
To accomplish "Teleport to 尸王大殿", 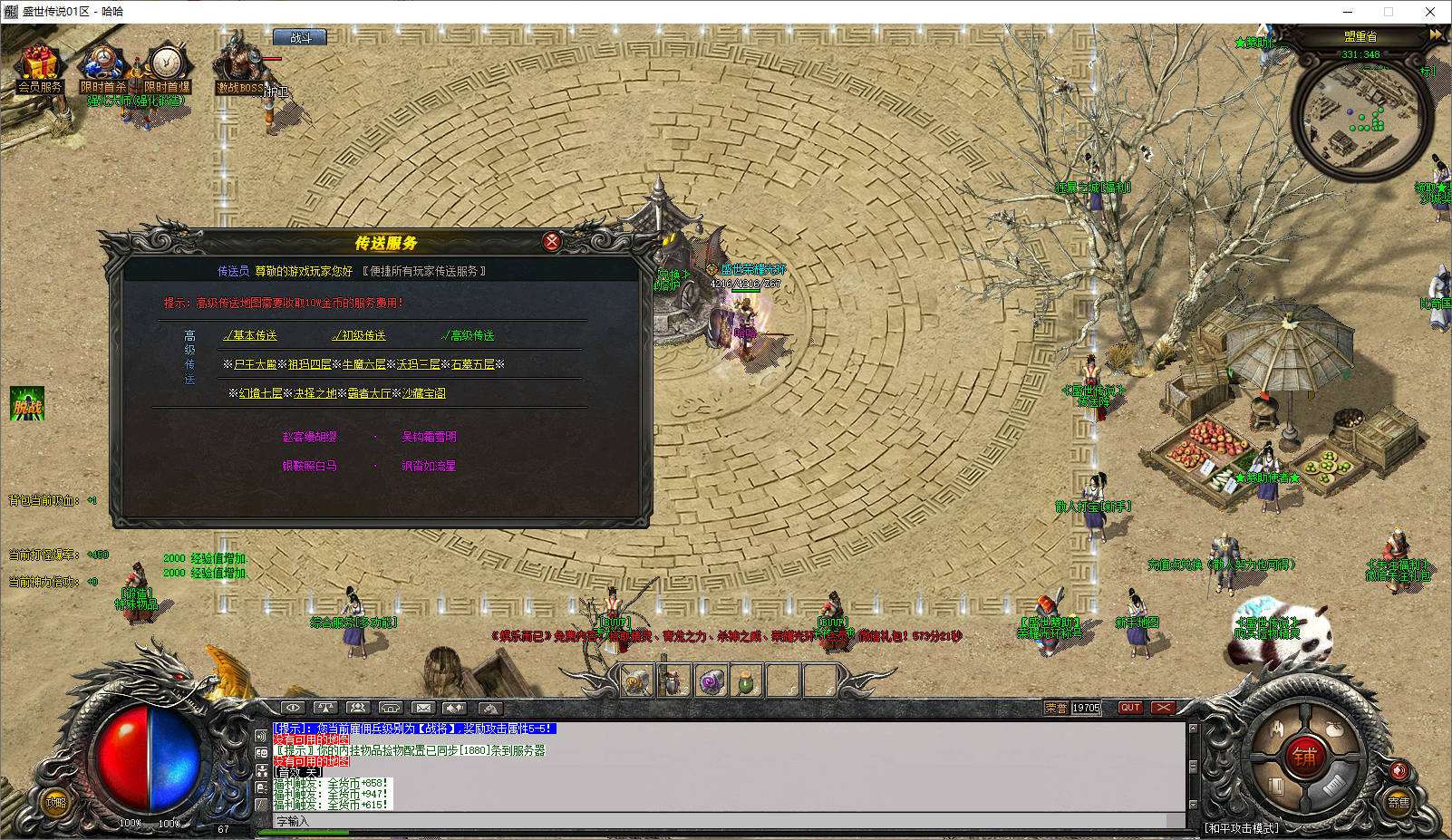I will point(256,364).
